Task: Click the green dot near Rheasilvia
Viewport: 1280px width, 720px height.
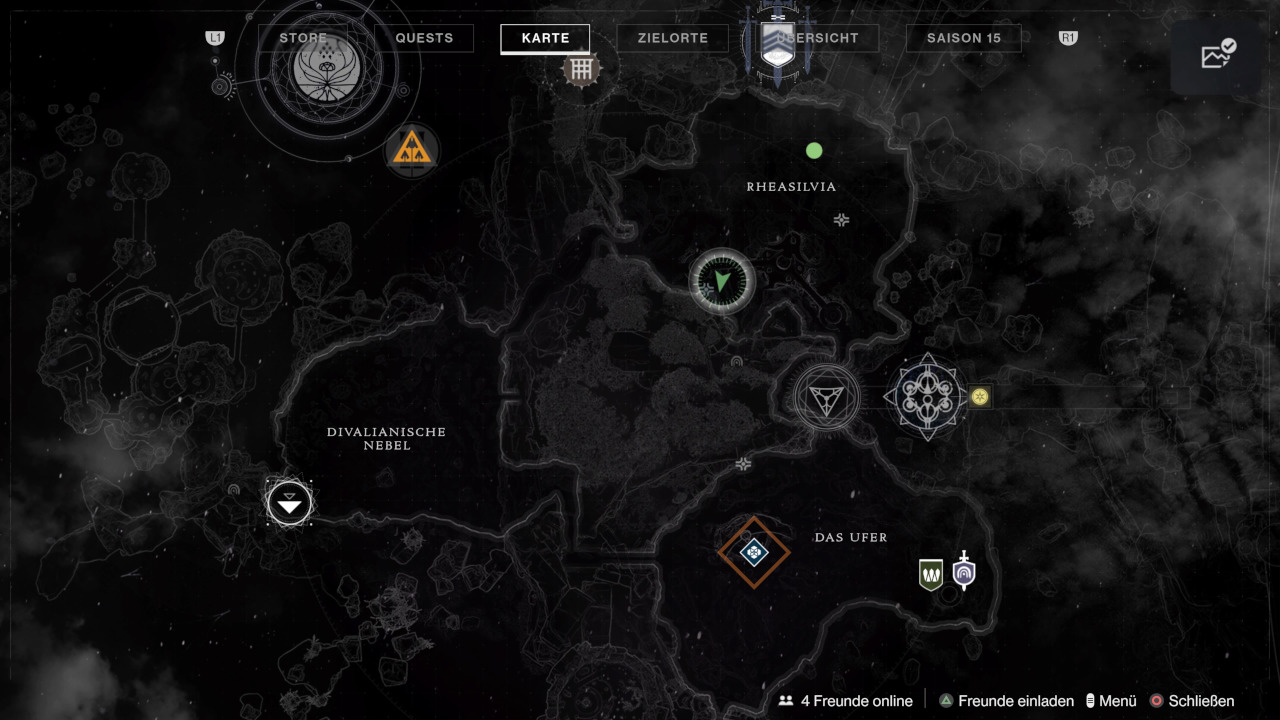Action: [x=814, y=151]
